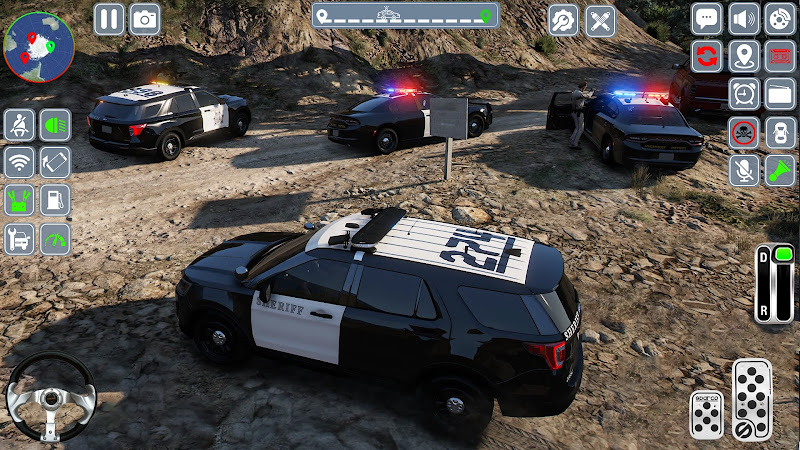The width and height of the screenshot is (800, 450).
Task: Toggle the speaker sound button
Action: pos(744,19)
